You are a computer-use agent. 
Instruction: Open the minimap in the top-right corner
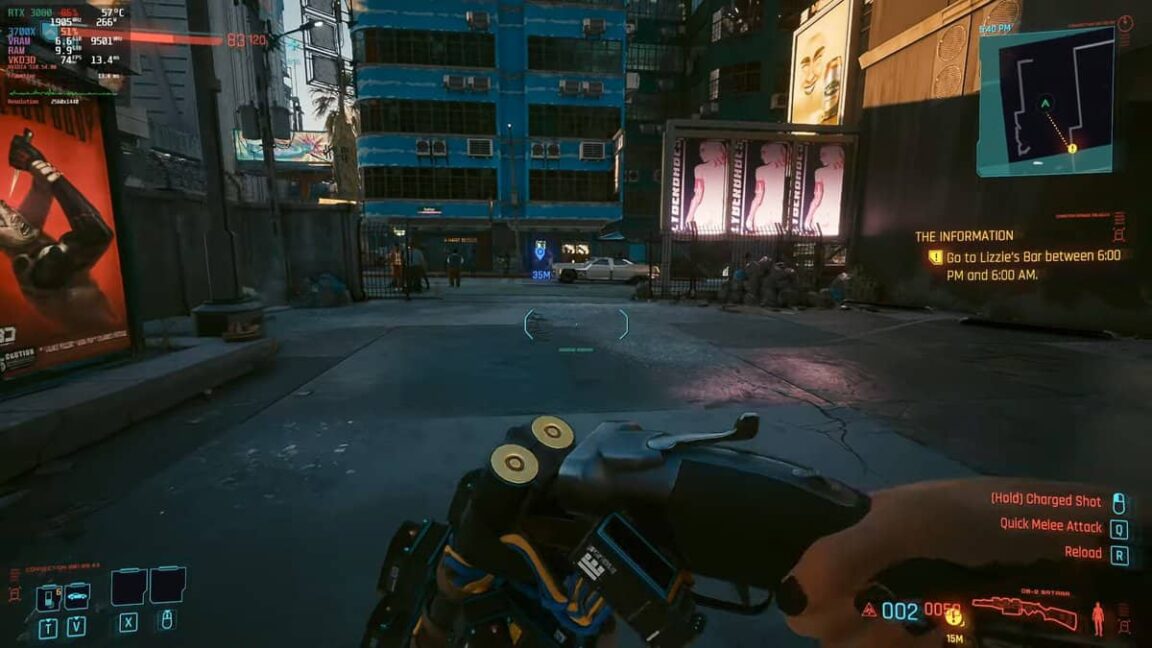pos(1045,100)
